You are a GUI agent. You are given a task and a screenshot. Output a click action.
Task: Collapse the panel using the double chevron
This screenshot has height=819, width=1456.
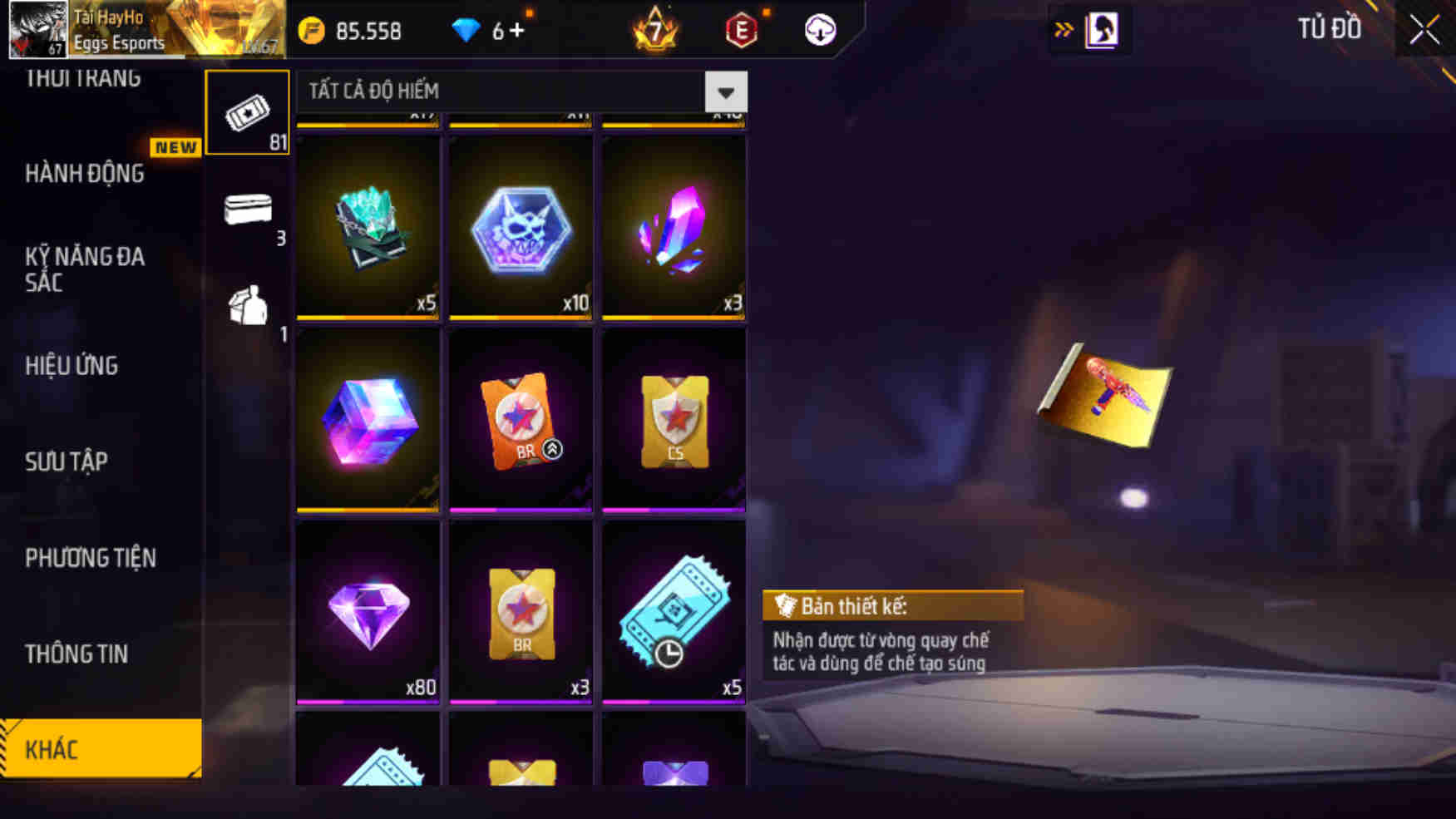tap(1064, 27)
